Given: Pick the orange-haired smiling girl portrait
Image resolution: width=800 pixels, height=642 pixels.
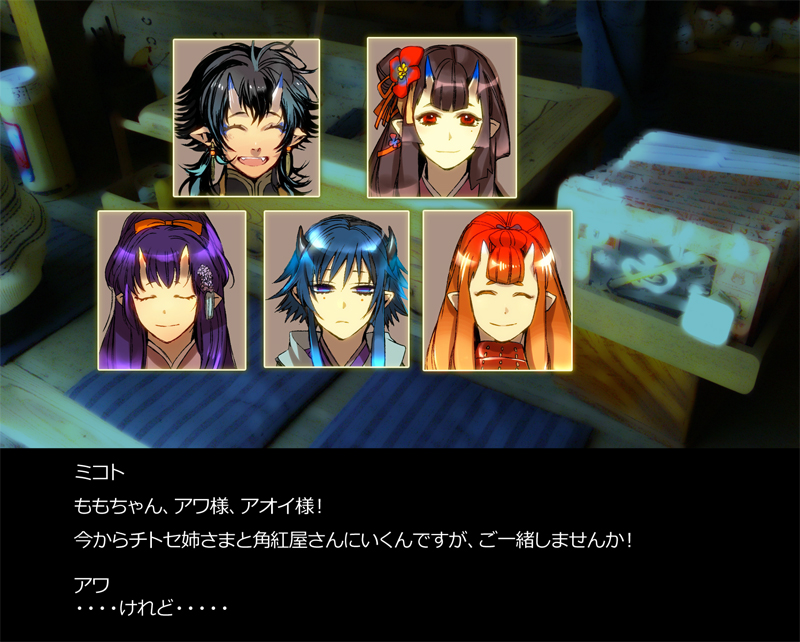Looking at the screenshot, I should (x=497, y=290).
